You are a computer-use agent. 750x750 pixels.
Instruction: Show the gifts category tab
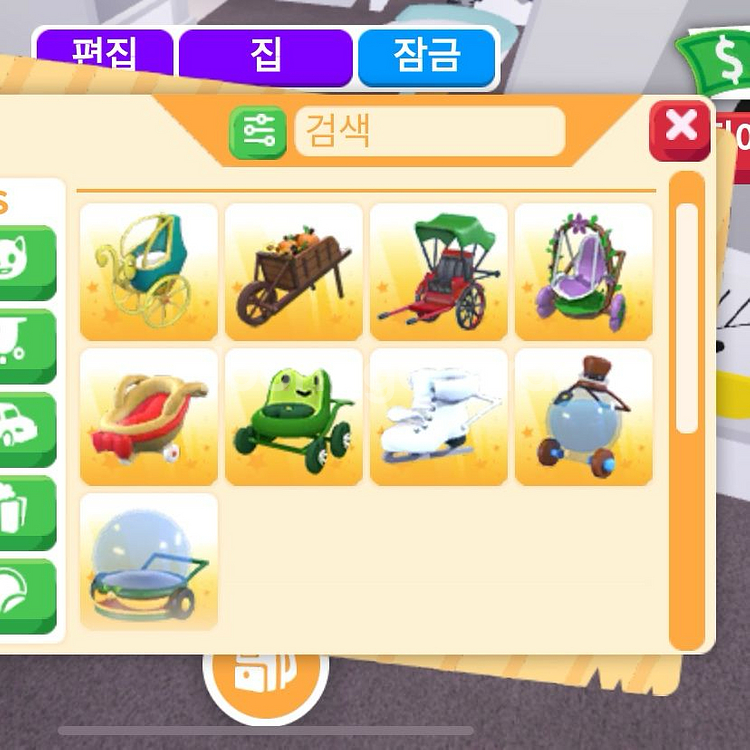[x=27, y=512]
